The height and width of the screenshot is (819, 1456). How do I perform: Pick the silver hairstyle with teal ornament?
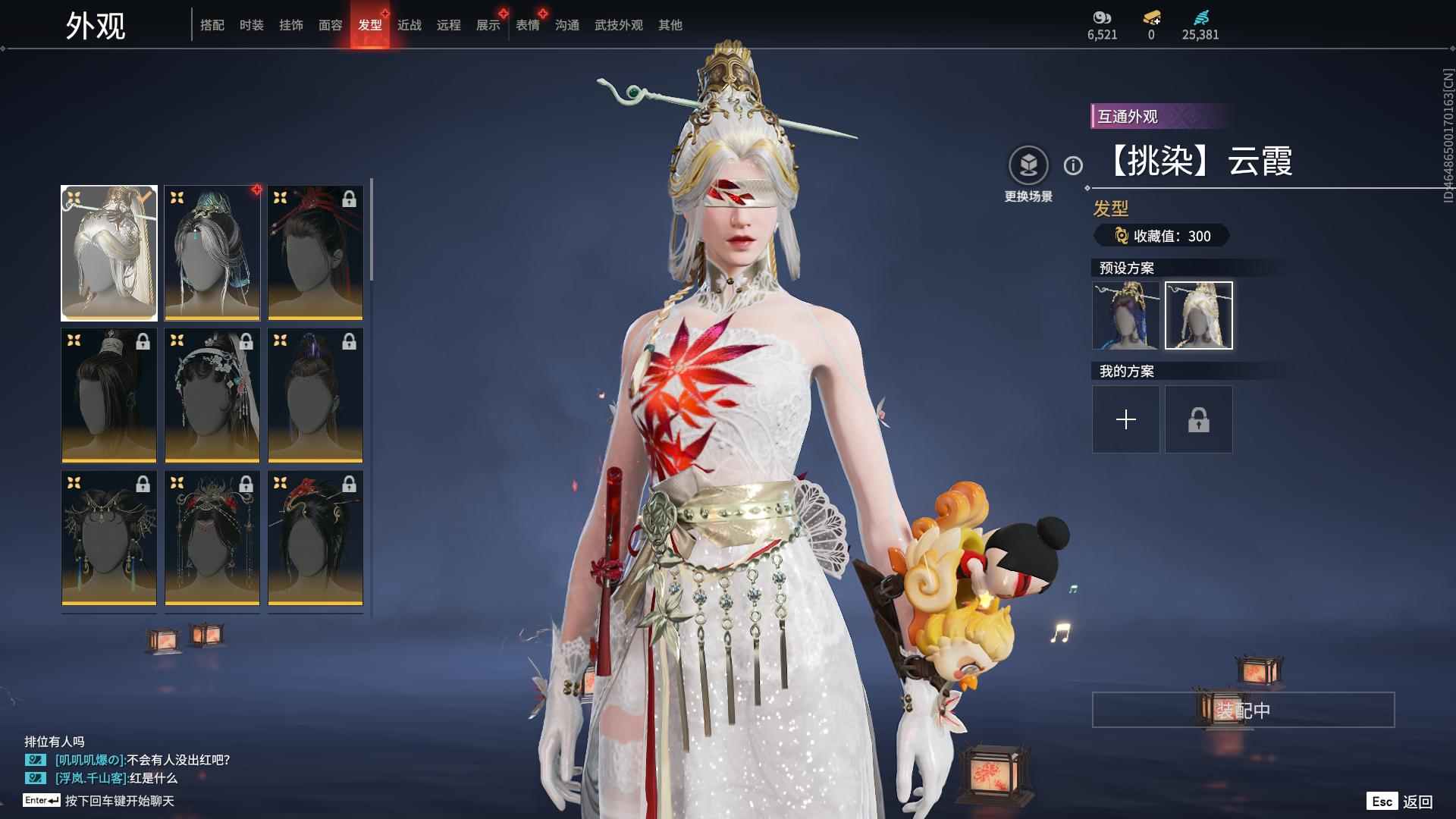pyautogui.click(x=212, y=253)
